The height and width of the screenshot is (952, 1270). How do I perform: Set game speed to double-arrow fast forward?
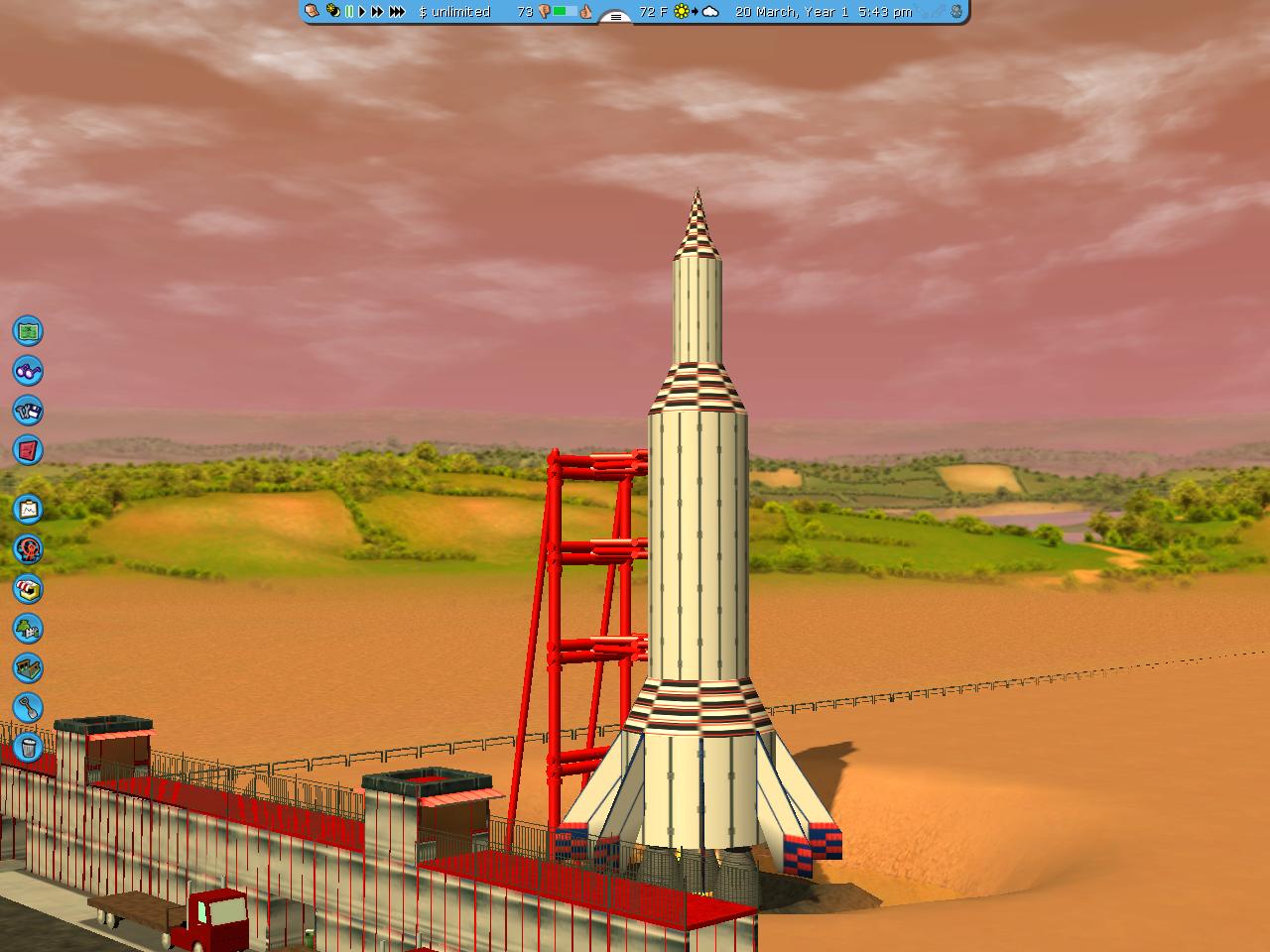click(x=377, y=12)
